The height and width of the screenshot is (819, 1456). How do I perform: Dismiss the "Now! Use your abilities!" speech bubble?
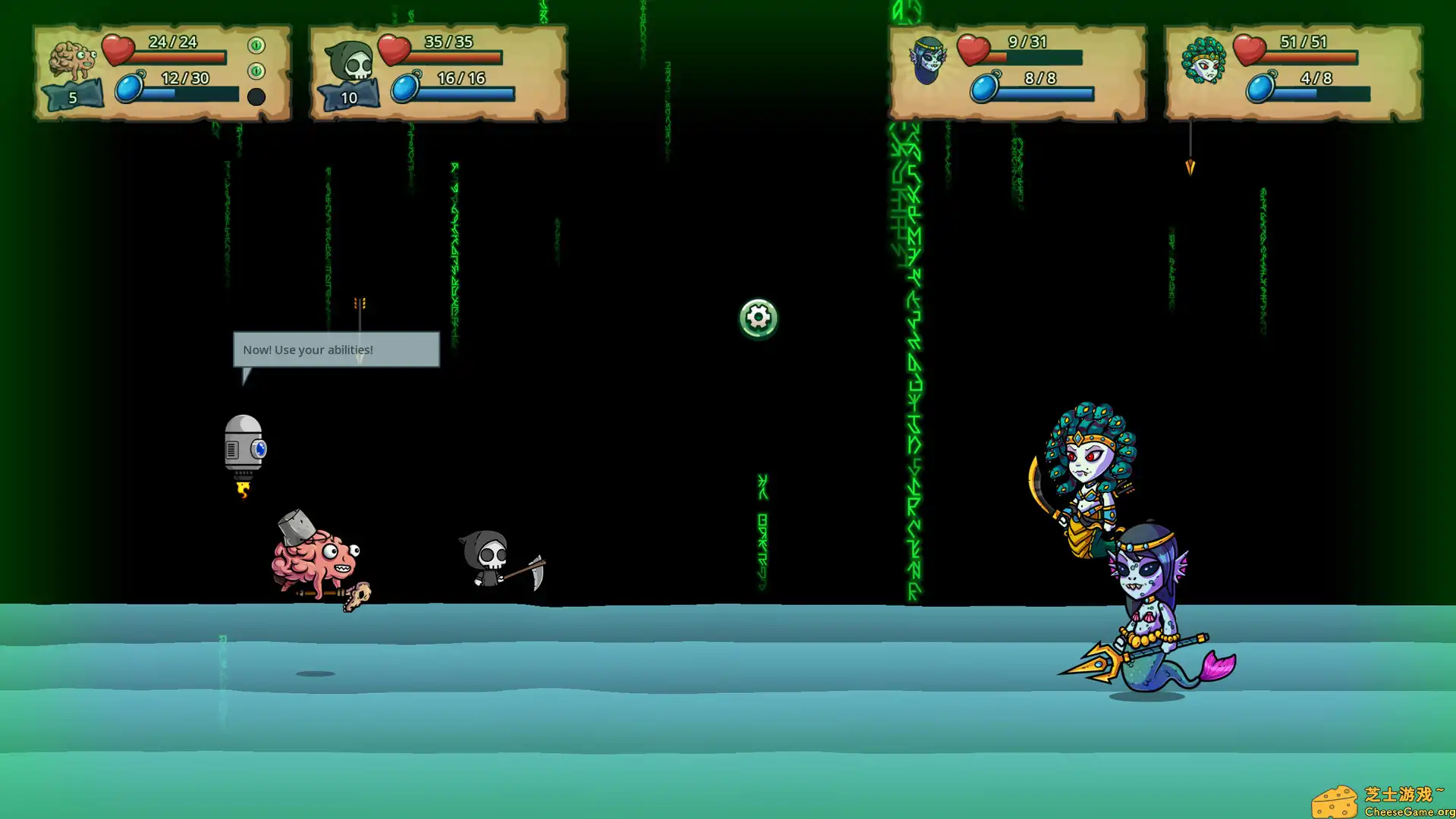335,350
